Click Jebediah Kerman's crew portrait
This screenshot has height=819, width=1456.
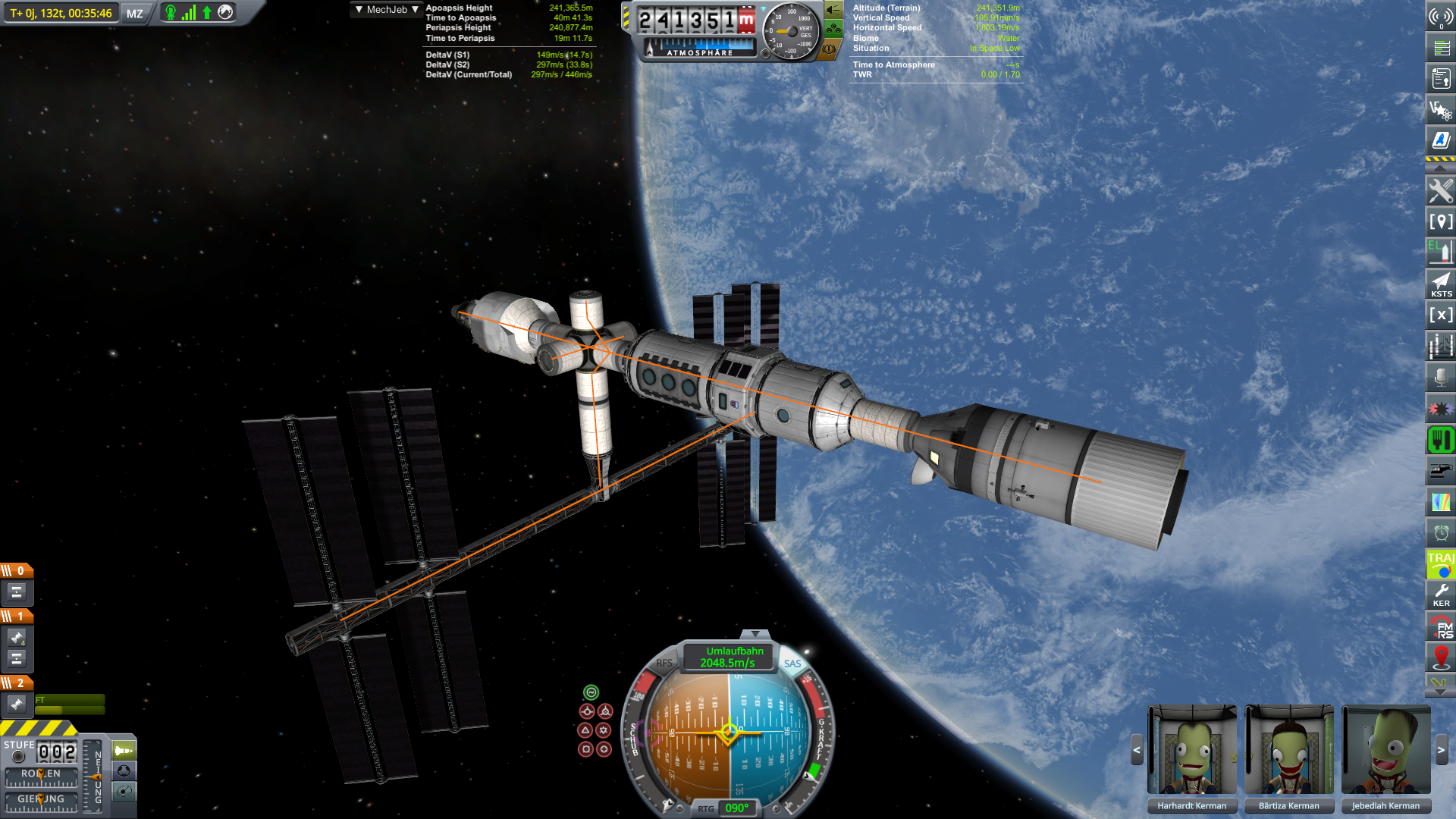(1385, 750)
